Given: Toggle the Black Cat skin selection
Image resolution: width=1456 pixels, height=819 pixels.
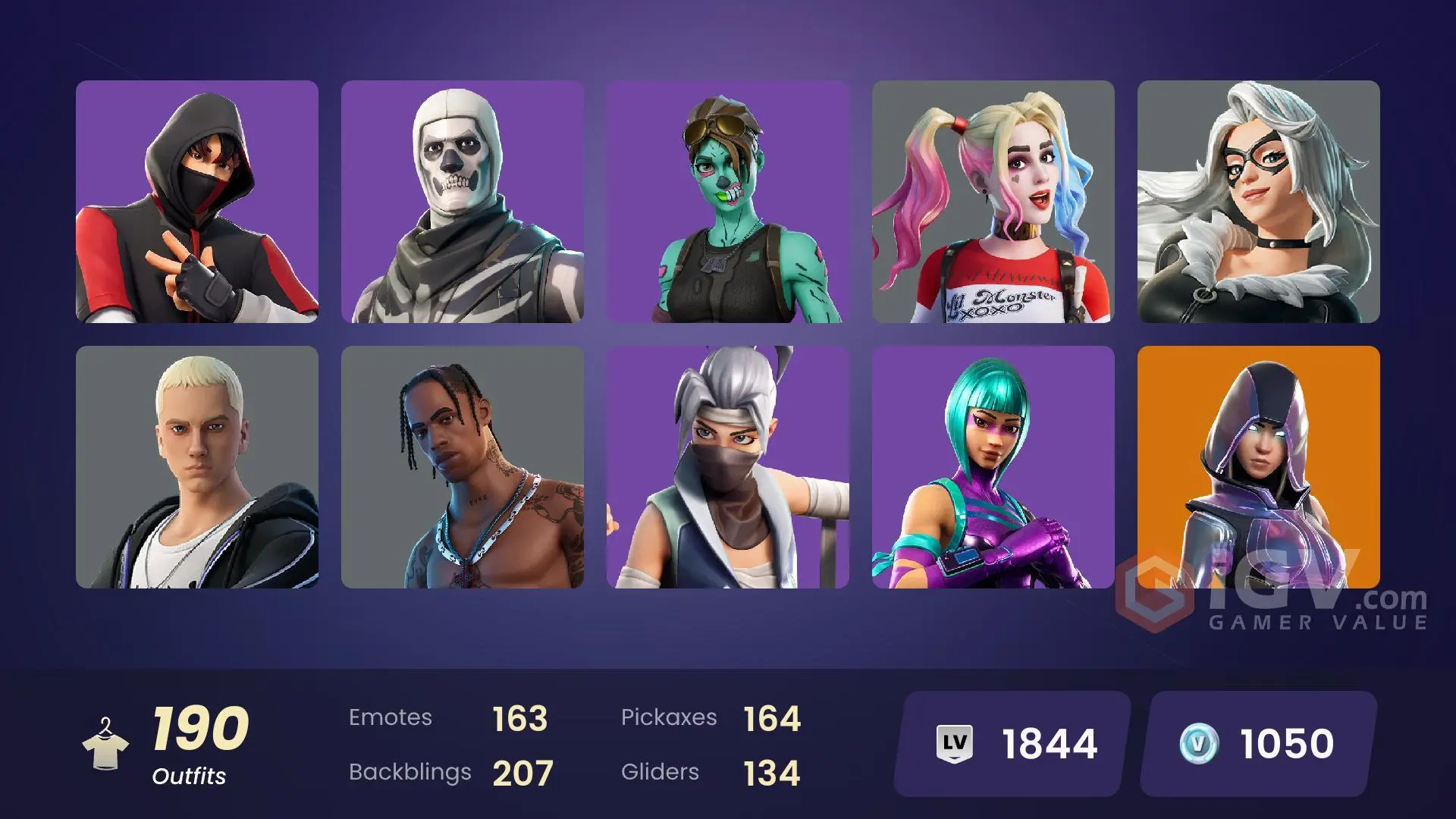Looking at the screenshot, I should pos(1259,201).
